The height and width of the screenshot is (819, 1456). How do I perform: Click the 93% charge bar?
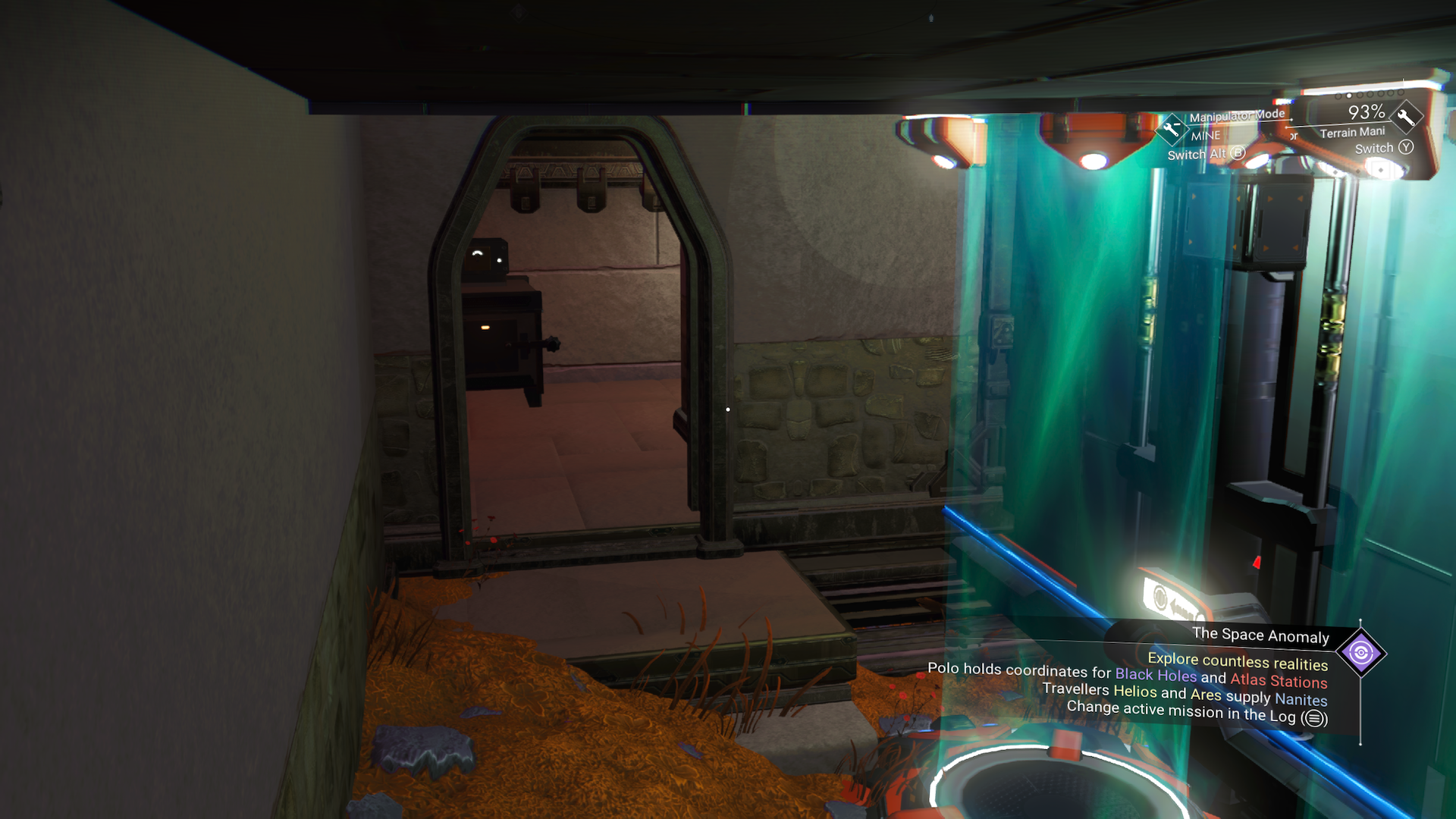(1365, 111)
